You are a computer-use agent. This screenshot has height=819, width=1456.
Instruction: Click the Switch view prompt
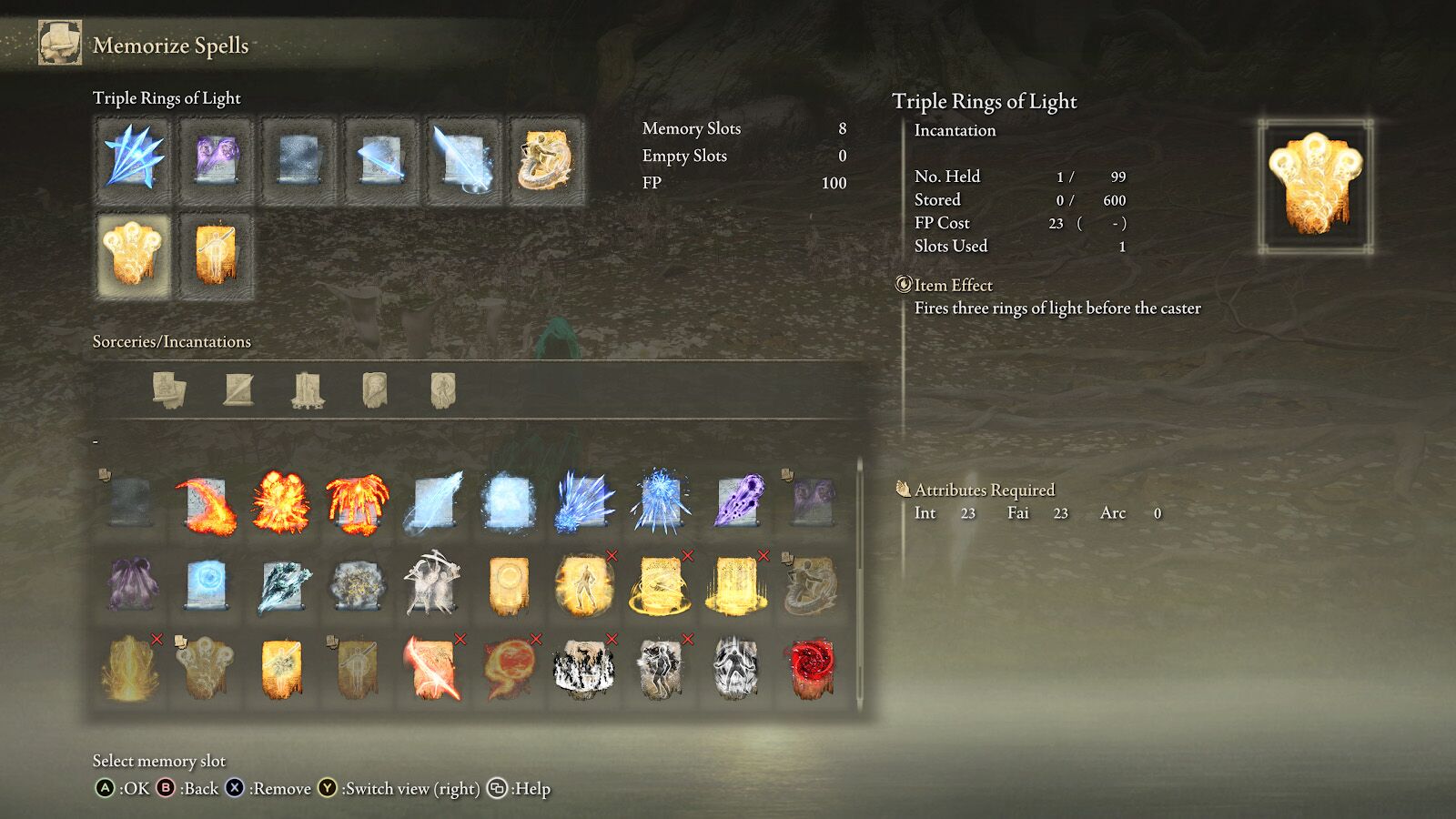click(400, 788)
